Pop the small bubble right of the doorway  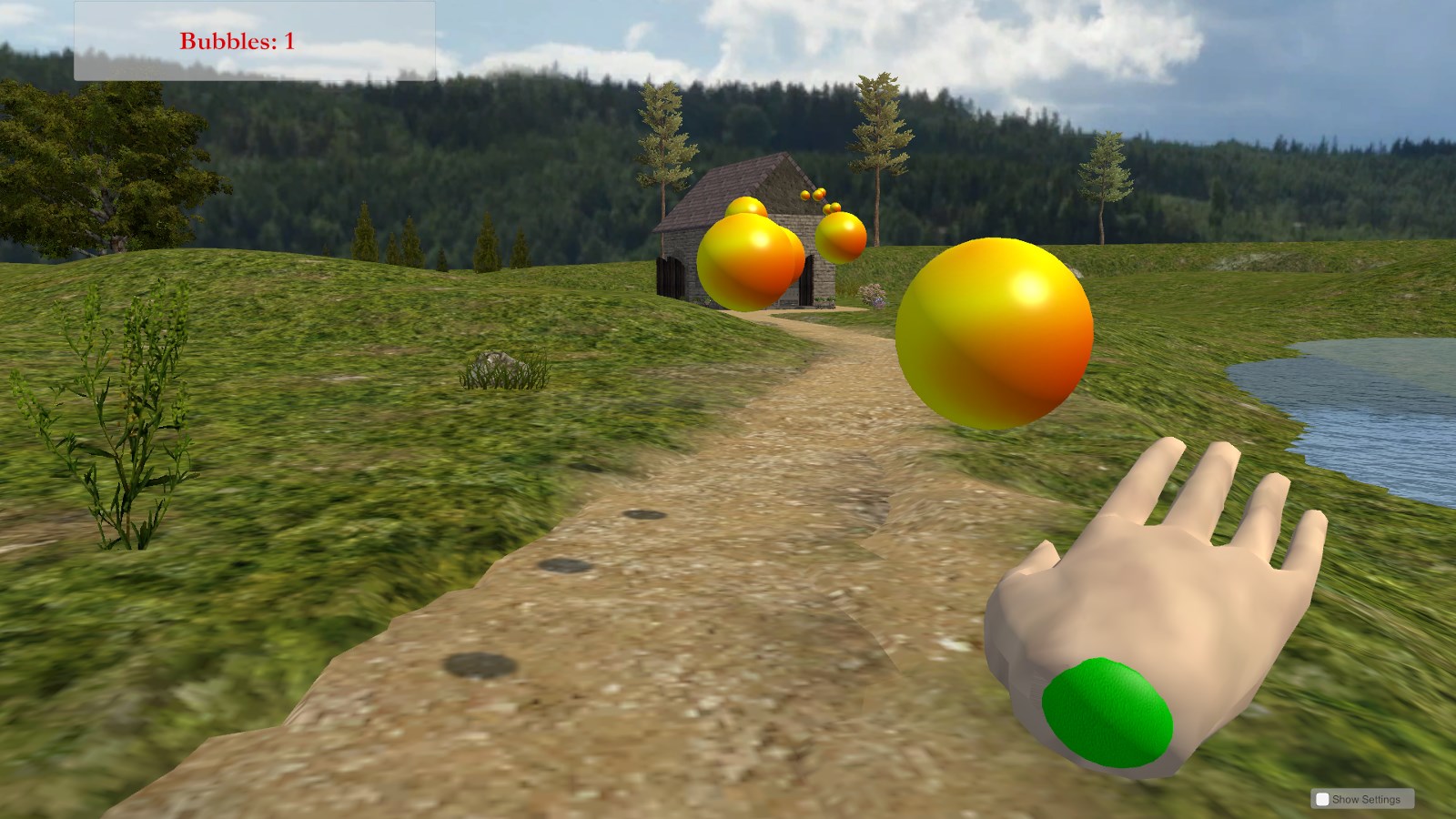coord(839,238)
